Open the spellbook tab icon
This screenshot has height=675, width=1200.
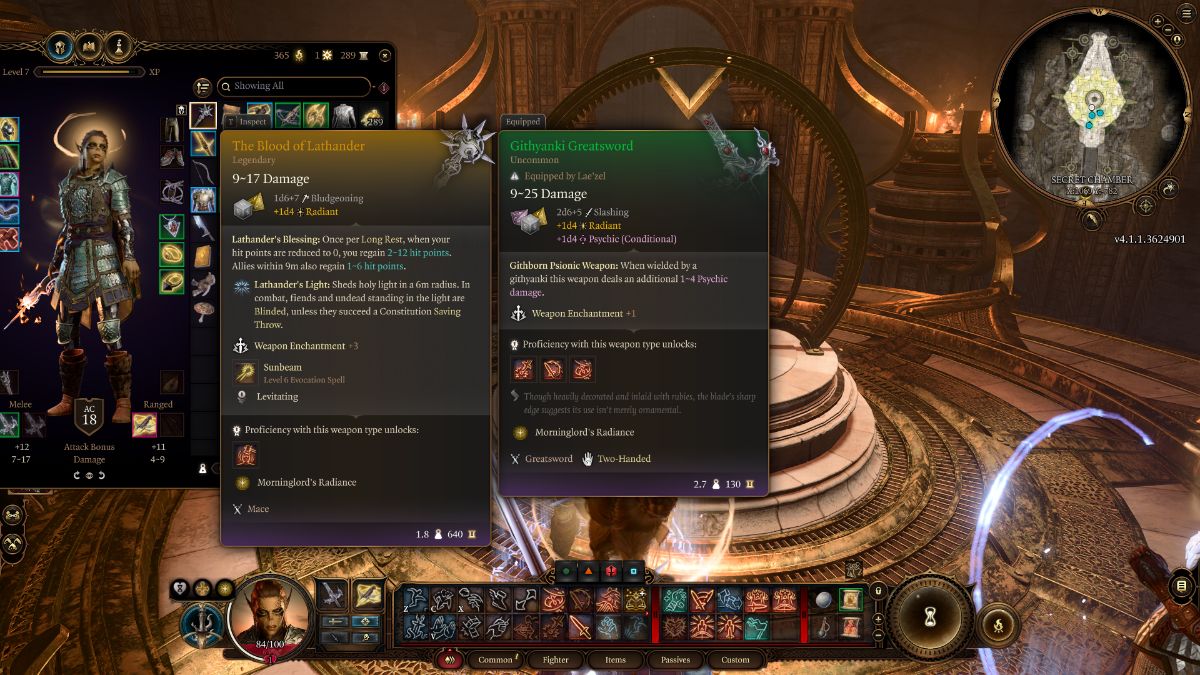click(x=89, y=46)
